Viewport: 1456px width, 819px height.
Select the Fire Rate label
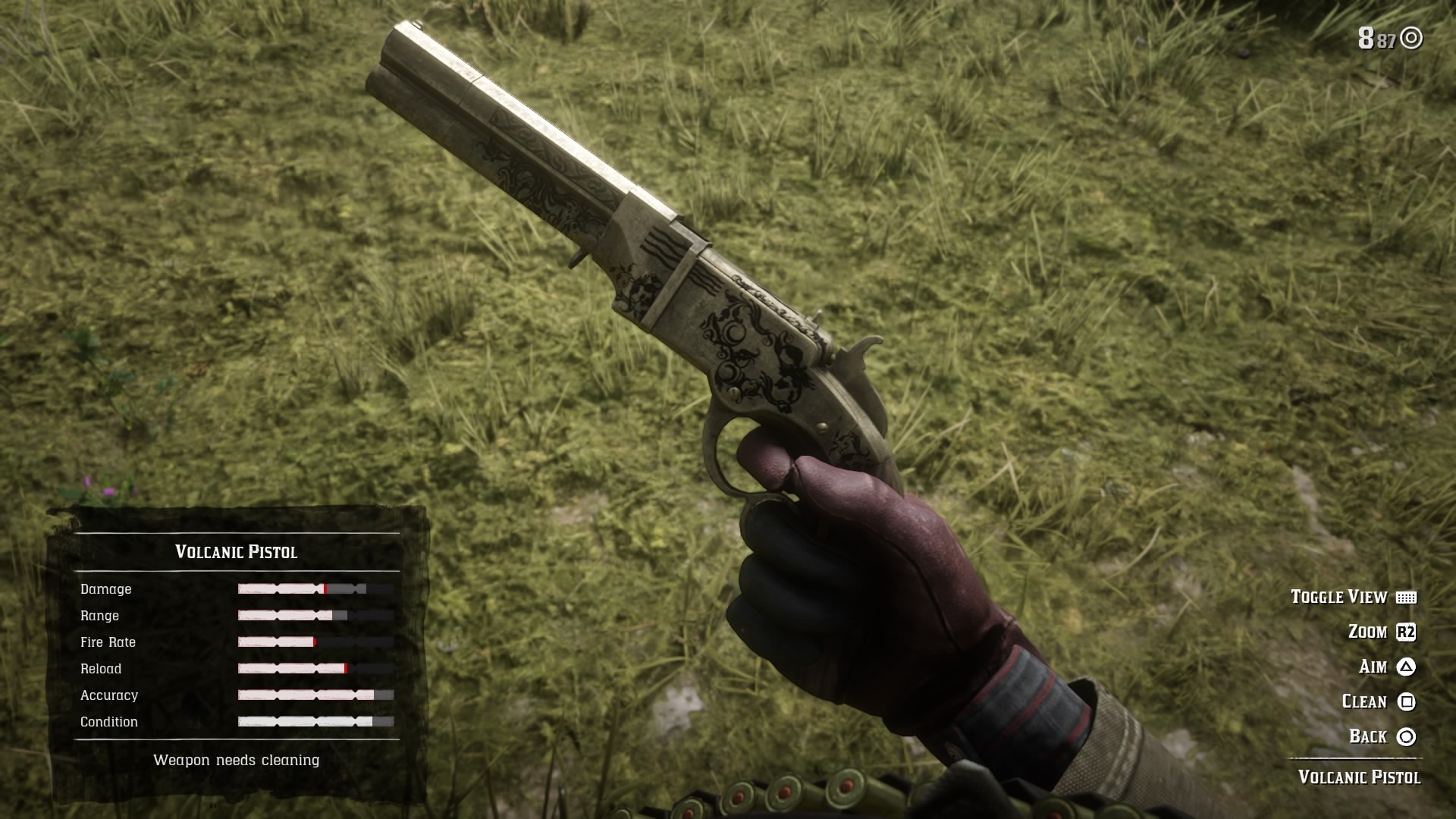pyautogui.click(x=108, y=642)
